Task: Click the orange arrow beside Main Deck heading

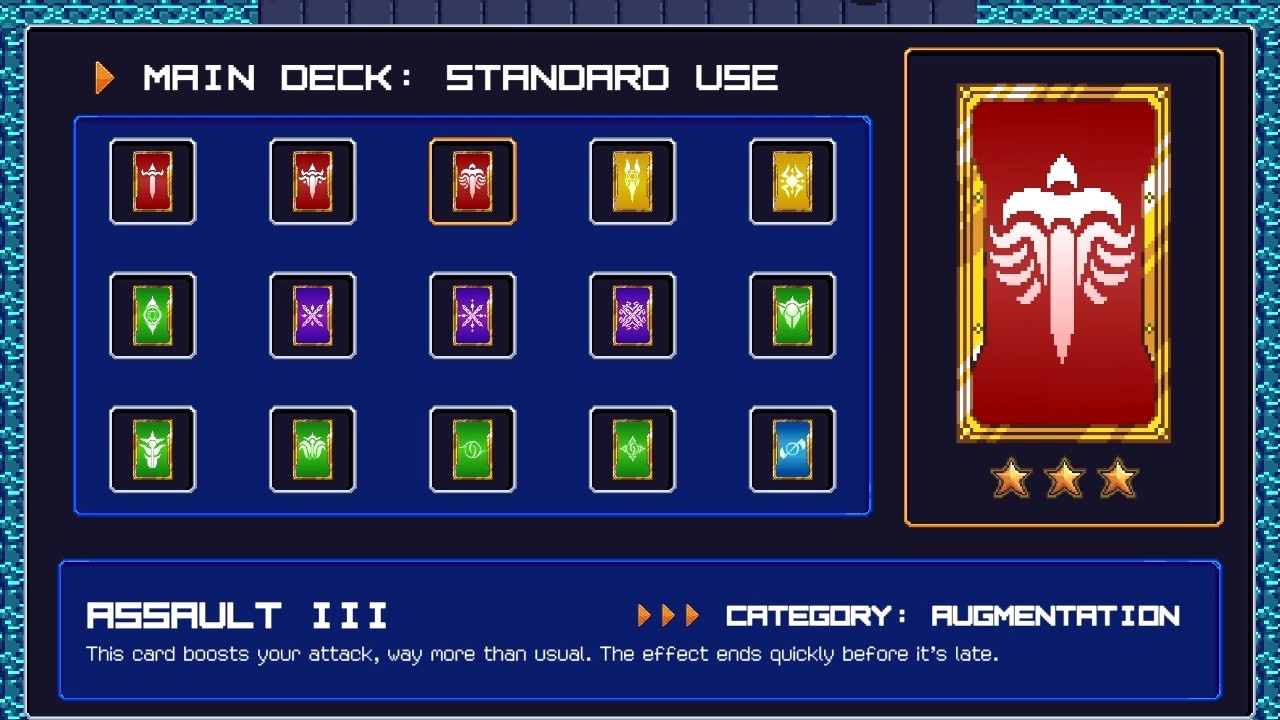Action: [x=103, y=76]
